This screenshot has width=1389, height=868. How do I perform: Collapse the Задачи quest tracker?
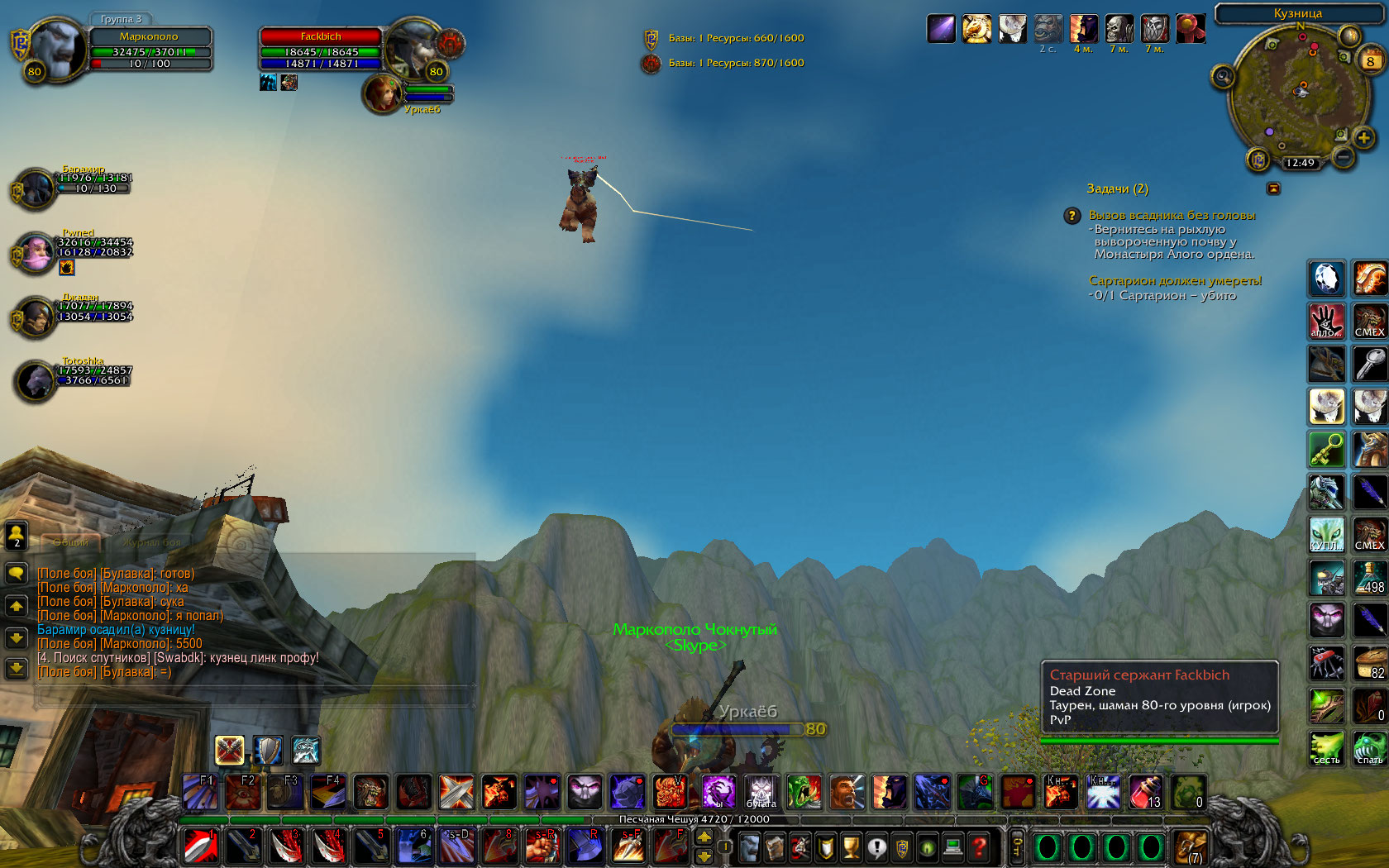(x=1273, y=188)
